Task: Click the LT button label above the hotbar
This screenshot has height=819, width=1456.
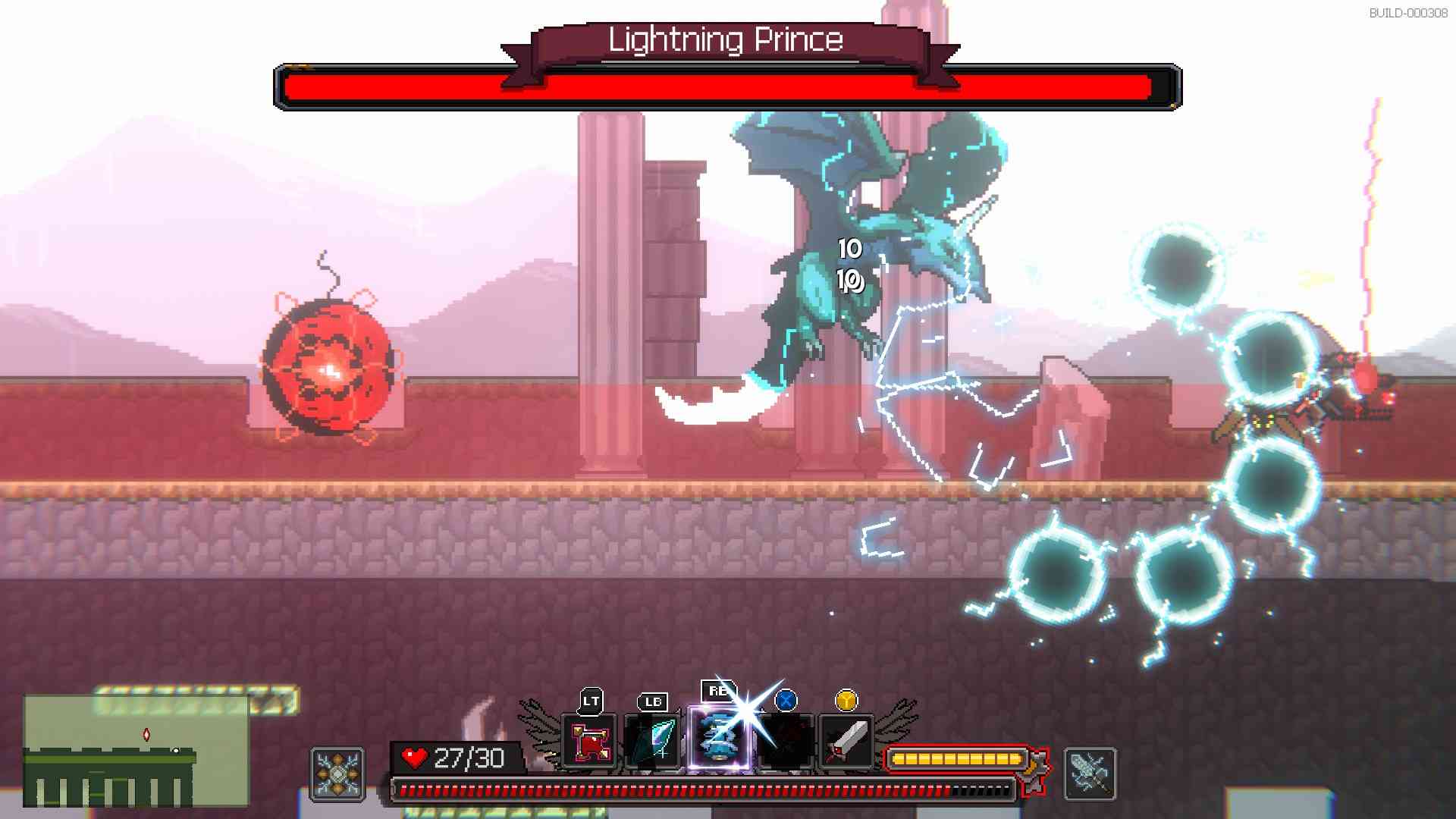Action: point(591,700)
